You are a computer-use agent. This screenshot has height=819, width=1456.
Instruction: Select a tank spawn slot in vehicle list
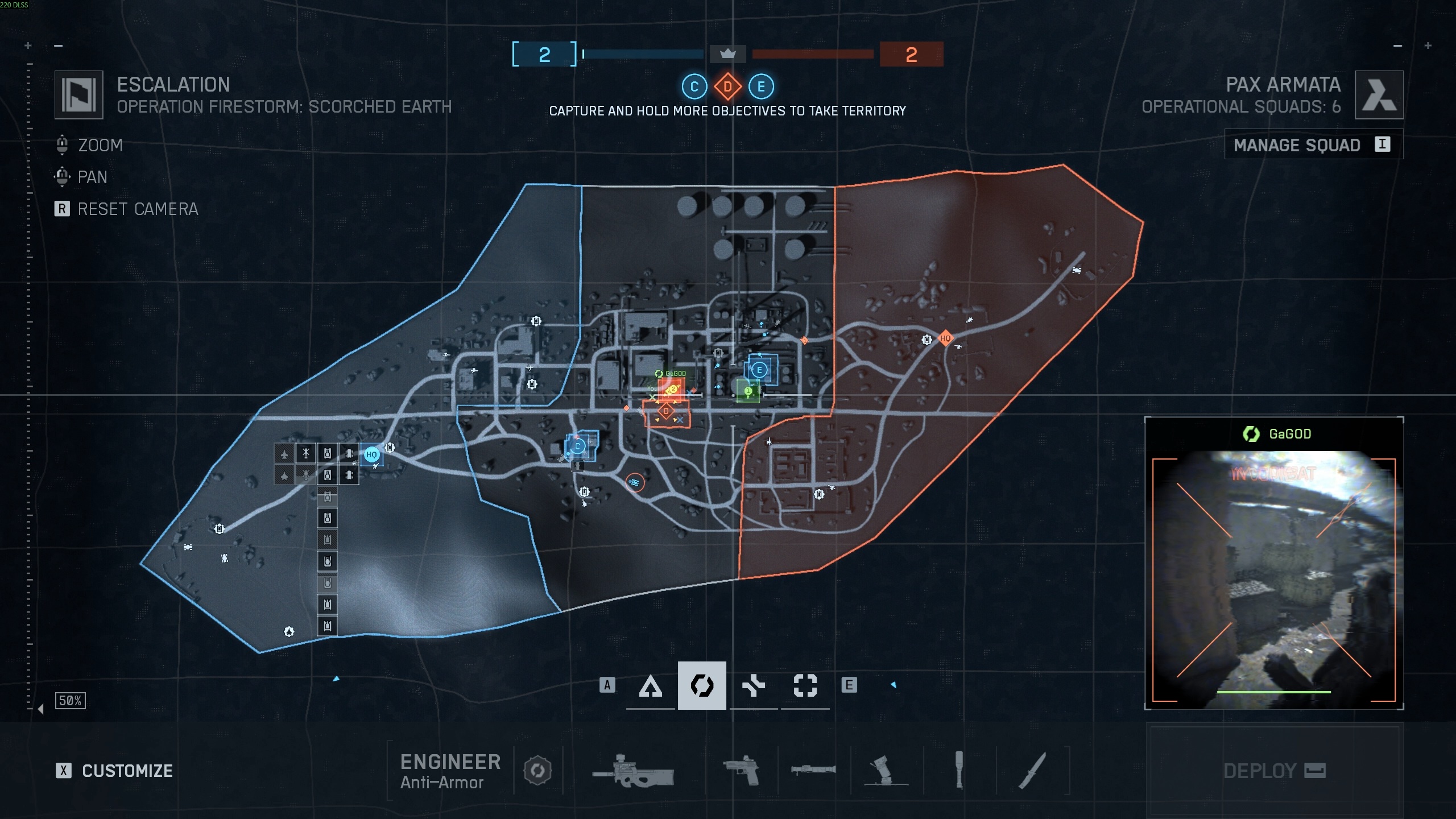(327, 454)
